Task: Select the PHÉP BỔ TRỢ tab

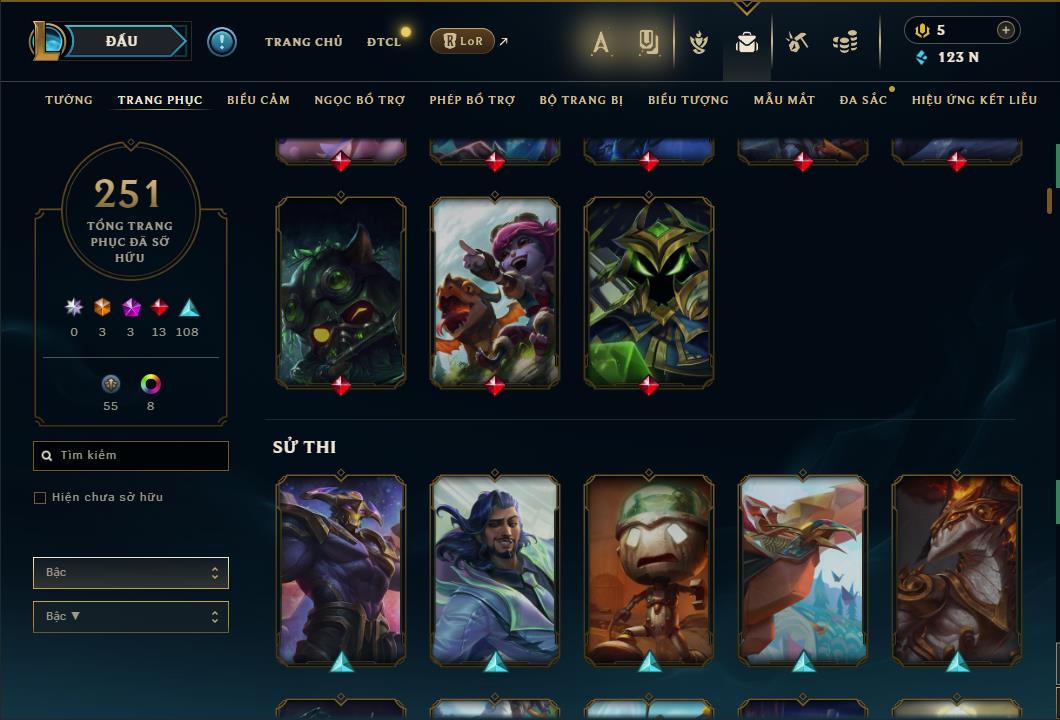Action: pyautogui.click(x=472, y=100)
